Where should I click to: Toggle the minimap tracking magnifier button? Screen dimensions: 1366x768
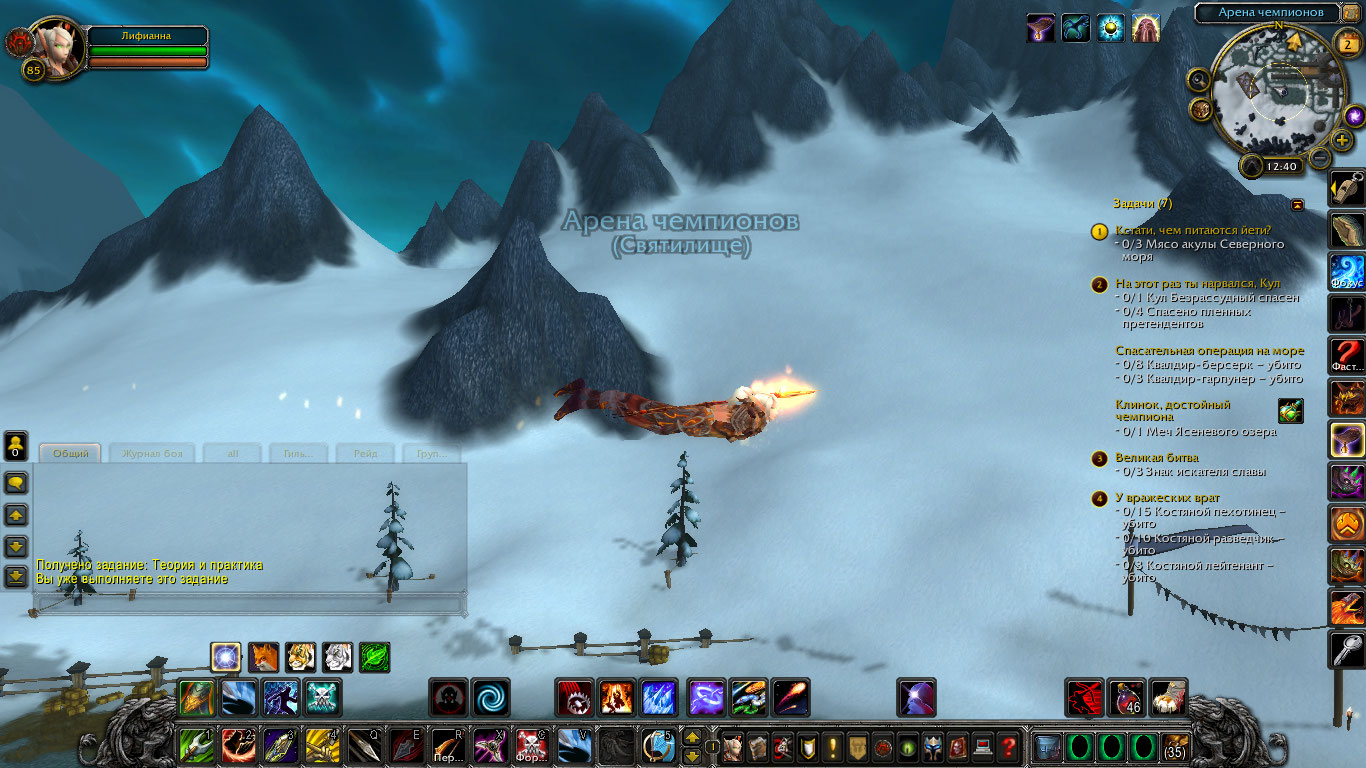pos(1199,79)
